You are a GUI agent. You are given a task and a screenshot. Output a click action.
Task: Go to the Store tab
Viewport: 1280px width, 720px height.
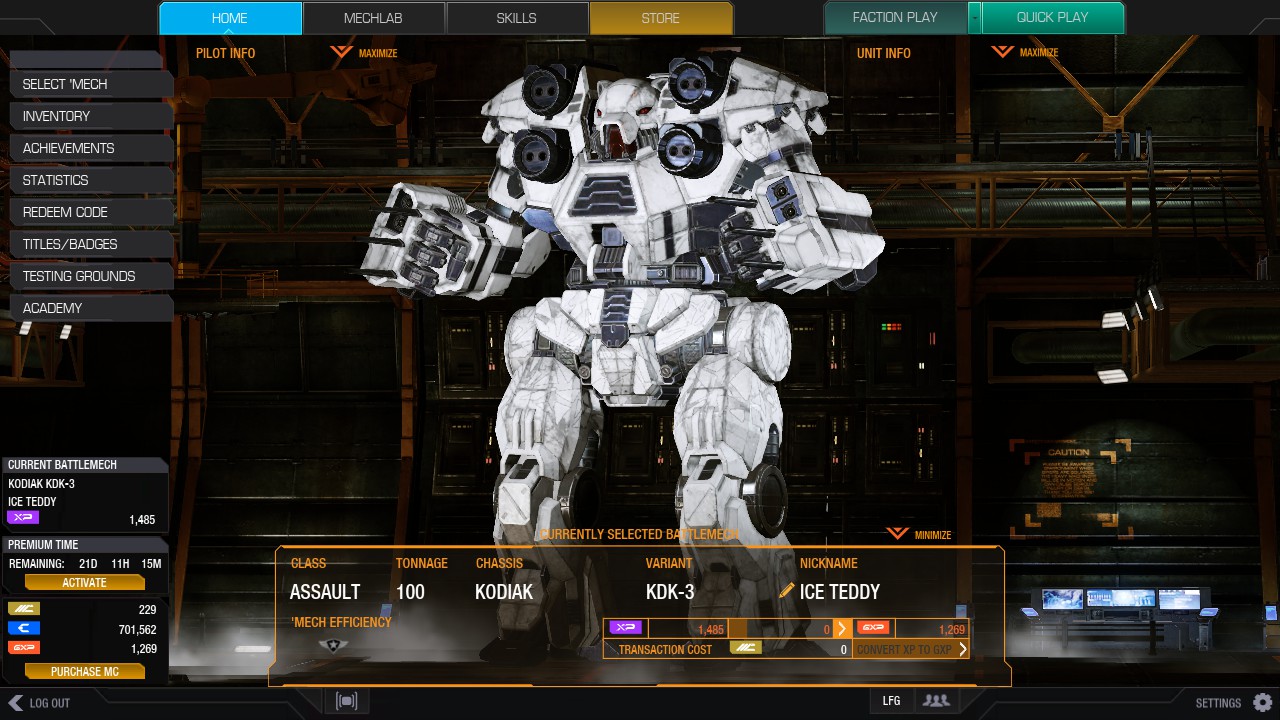coord(661,18)
